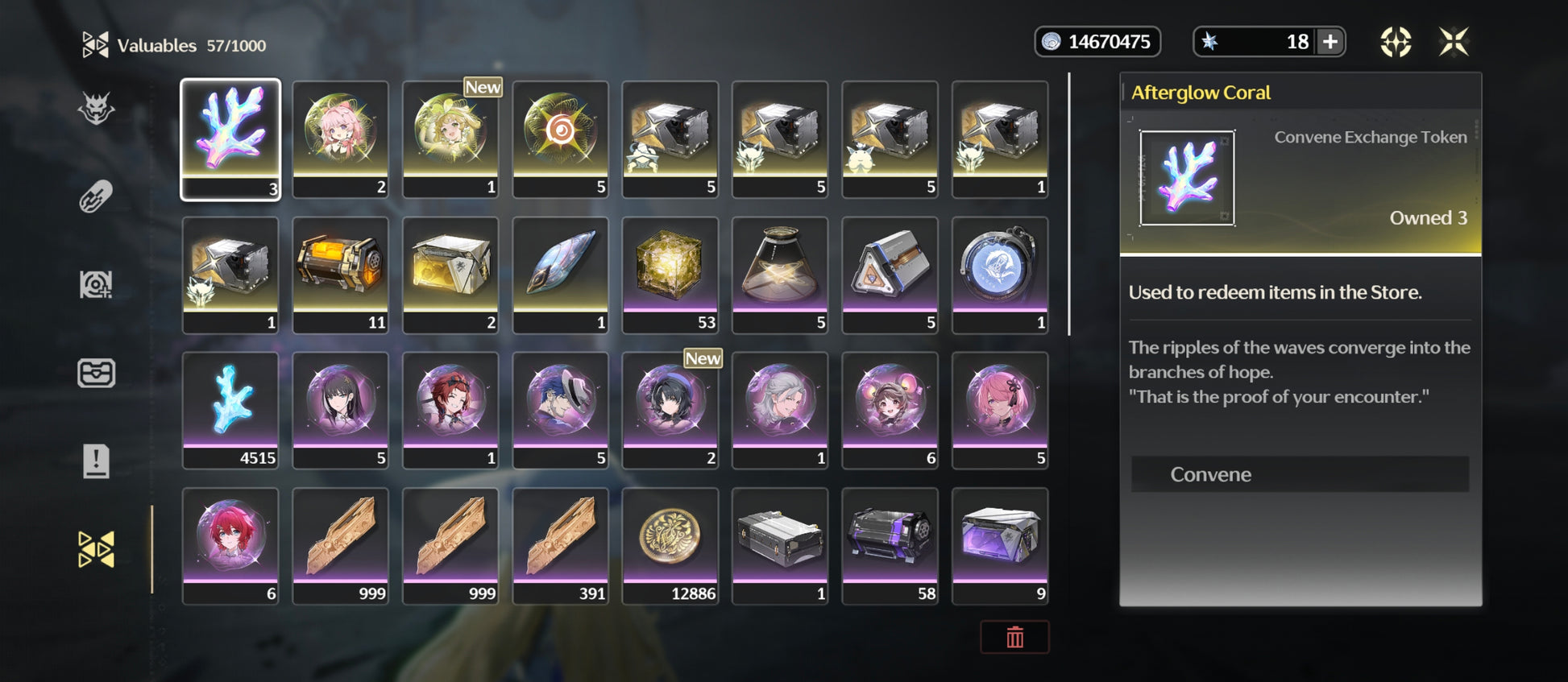The image size is (1568, 682).
Task: Click the crosshair icon beside the Astrite counter
Action: [x=1396, y=42]
